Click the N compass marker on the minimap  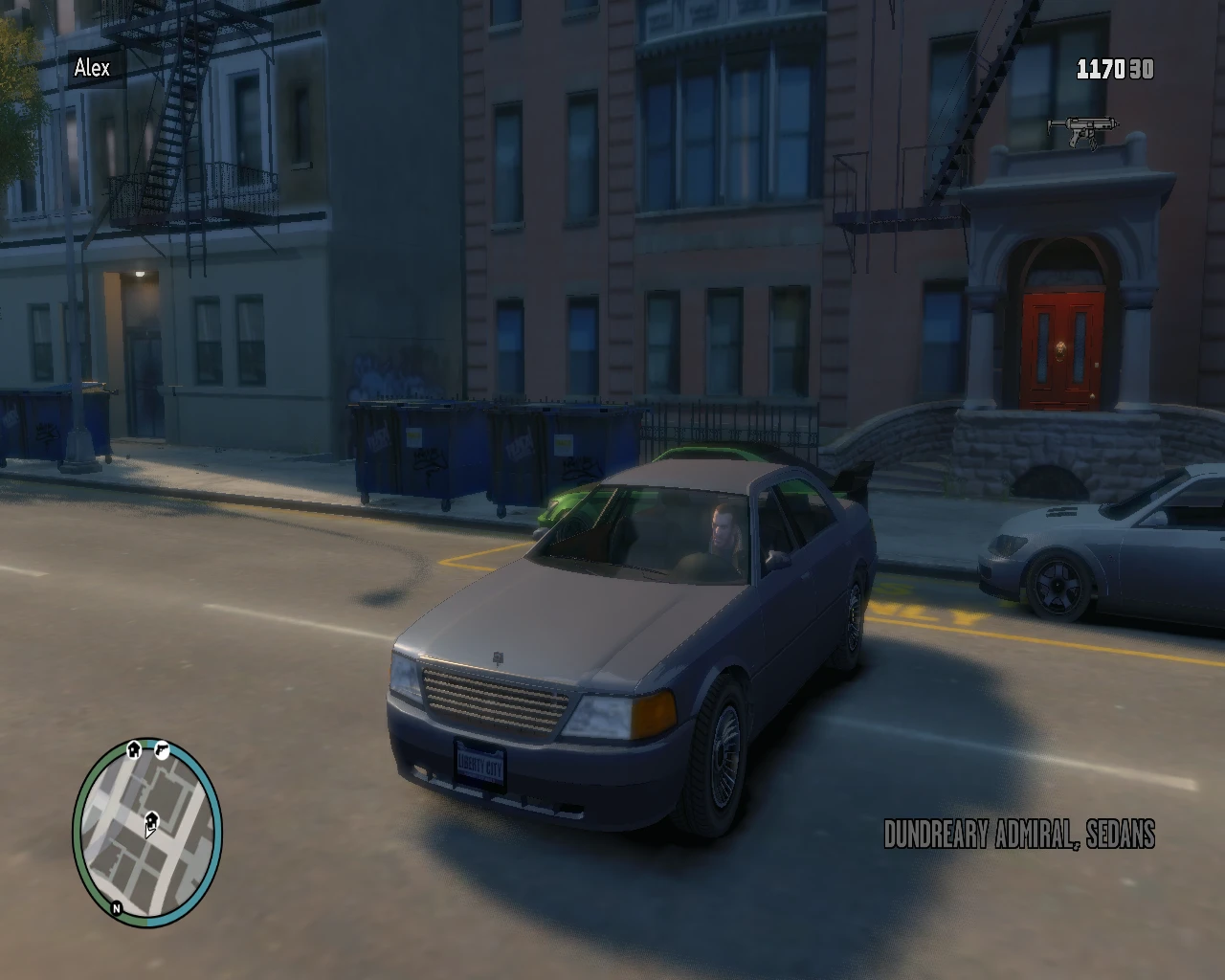coord(116,907)
